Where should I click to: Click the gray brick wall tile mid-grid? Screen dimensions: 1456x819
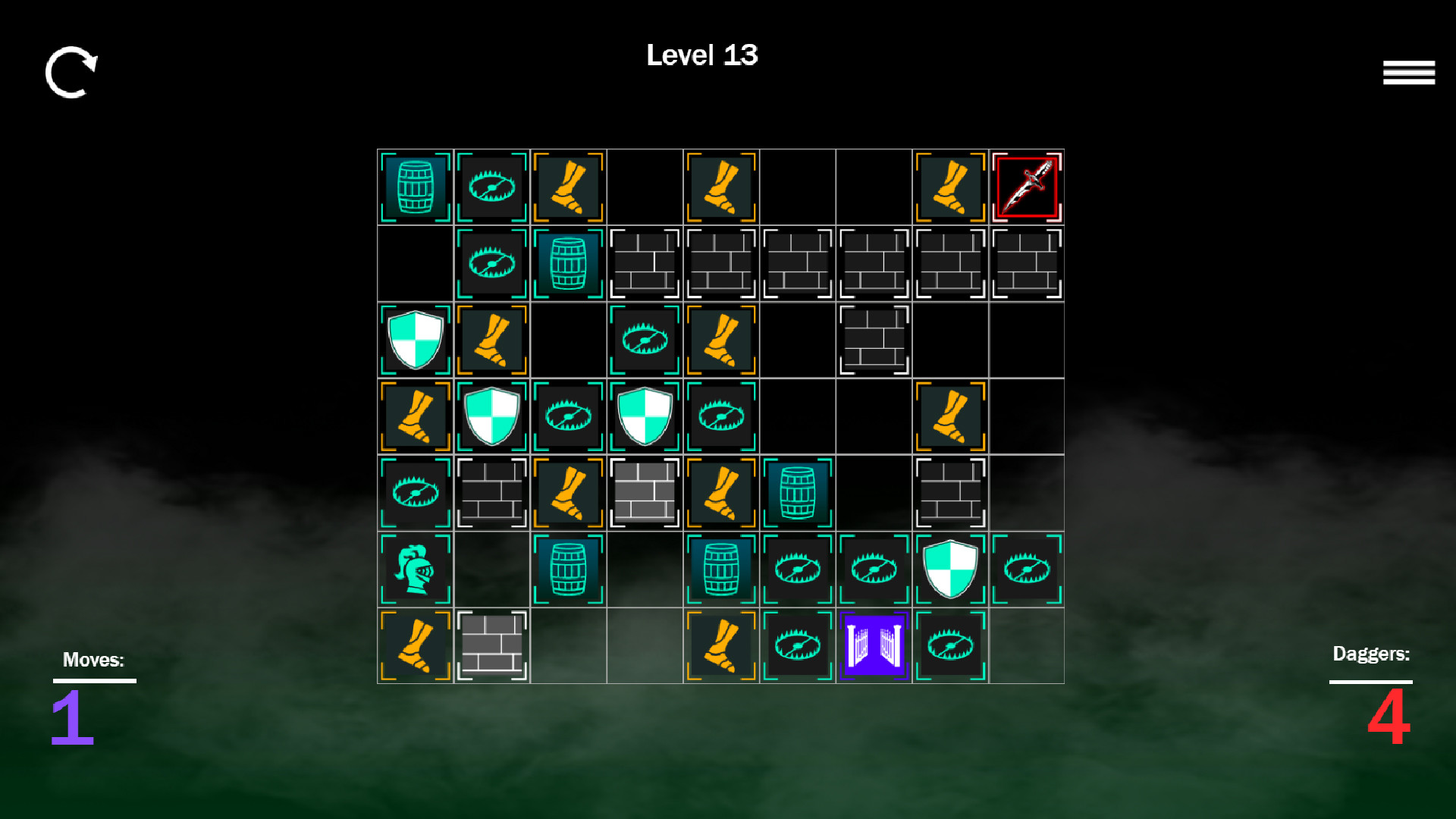tap(645, 492)
